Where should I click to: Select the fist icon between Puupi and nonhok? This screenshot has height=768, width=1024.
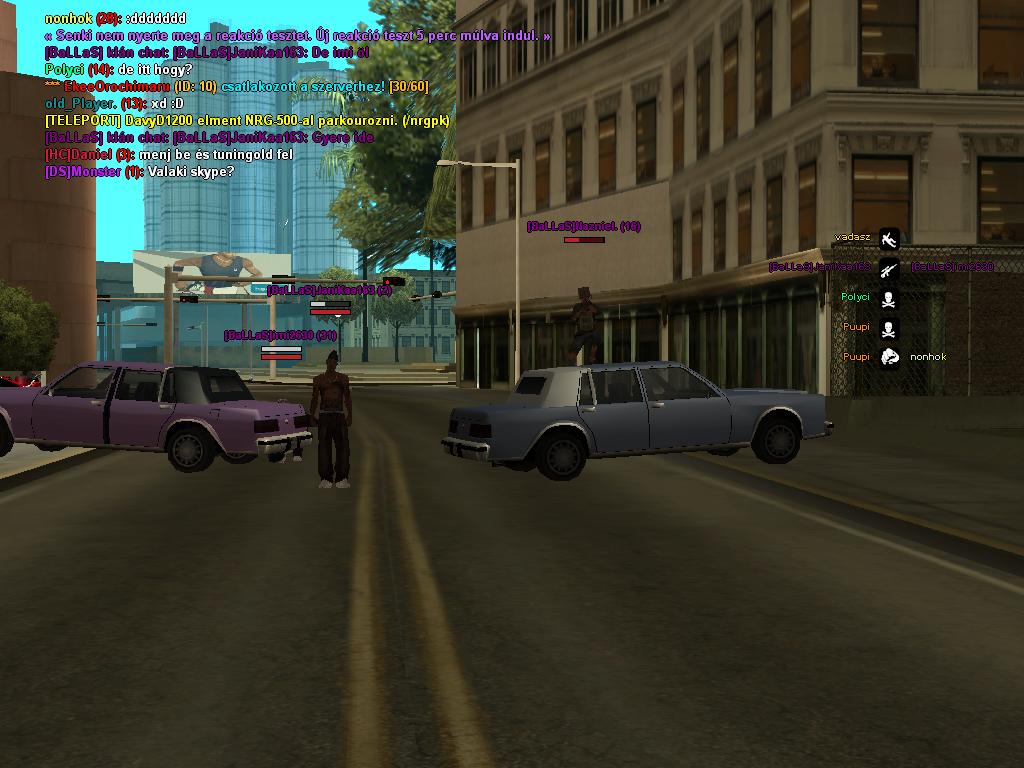pos(889,357)
